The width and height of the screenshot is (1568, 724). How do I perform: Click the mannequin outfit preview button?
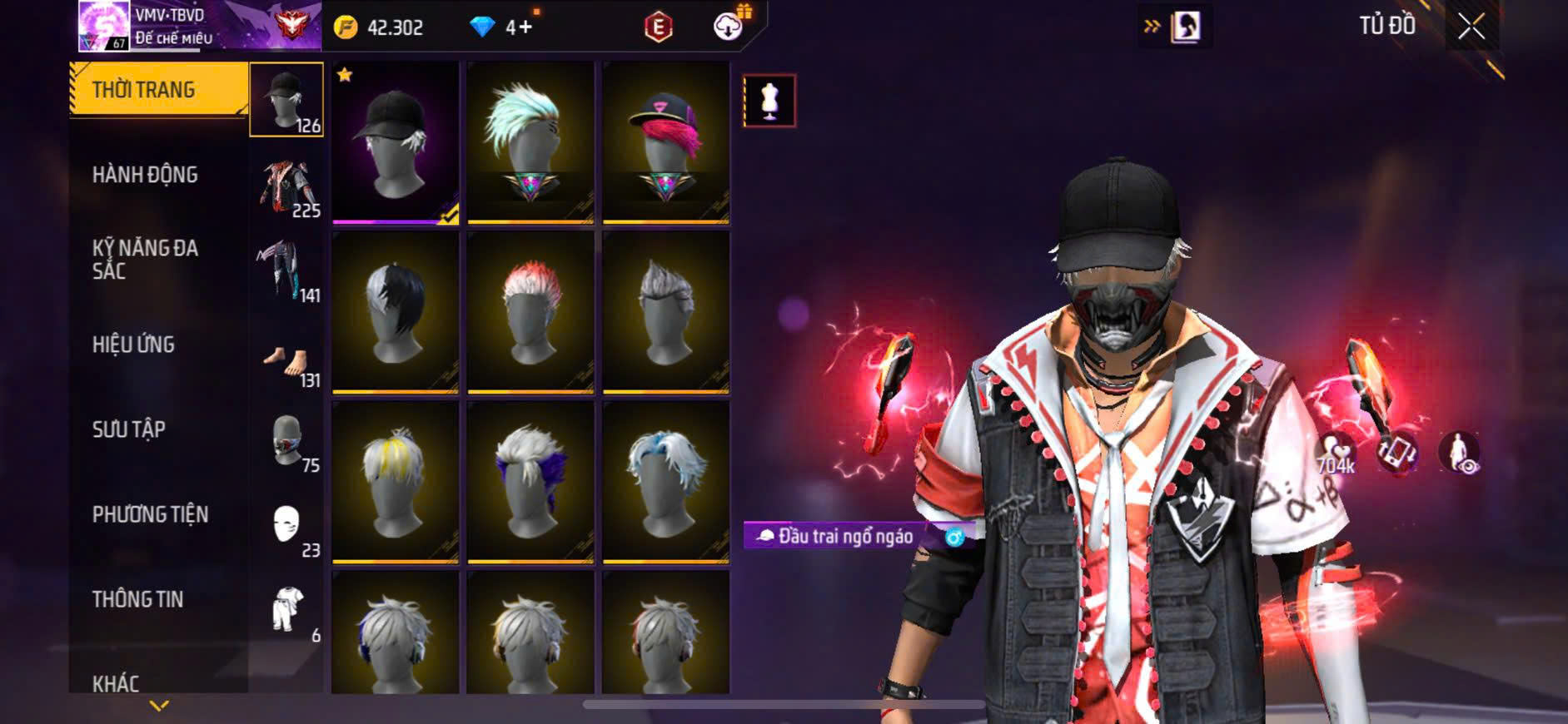point(769,101)
